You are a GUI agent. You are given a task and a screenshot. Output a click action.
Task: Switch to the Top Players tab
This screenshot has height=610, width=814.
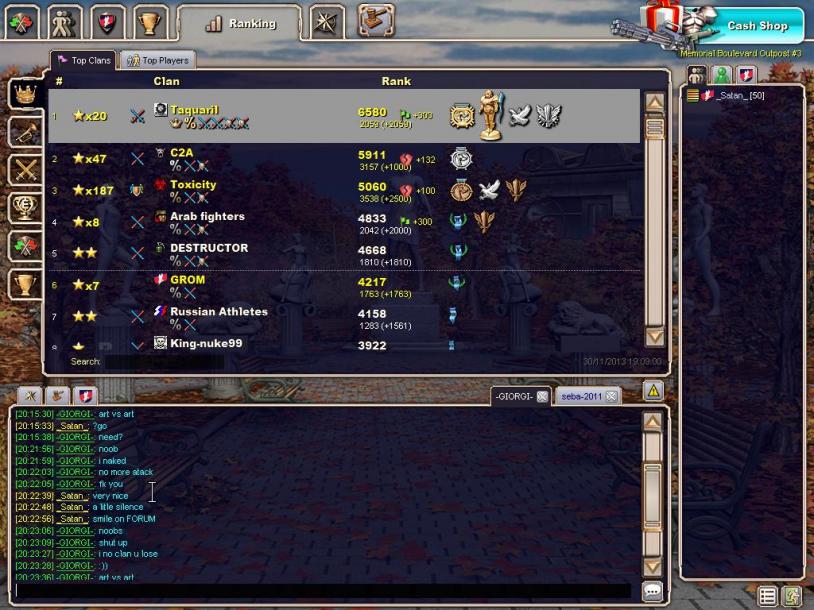click(157, 61)
